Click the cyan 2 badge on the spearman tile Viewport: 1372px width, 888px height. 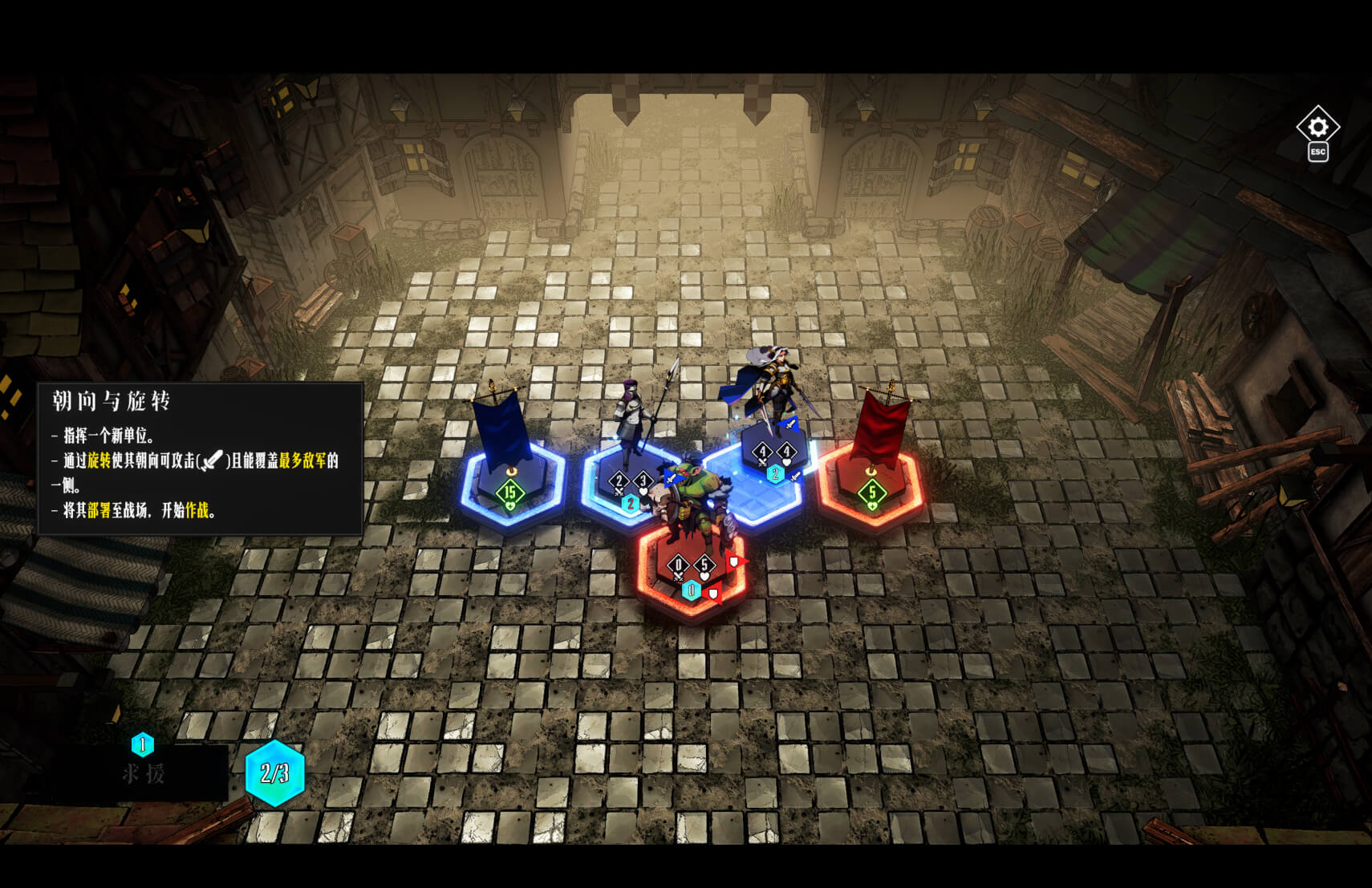(631, 502)
